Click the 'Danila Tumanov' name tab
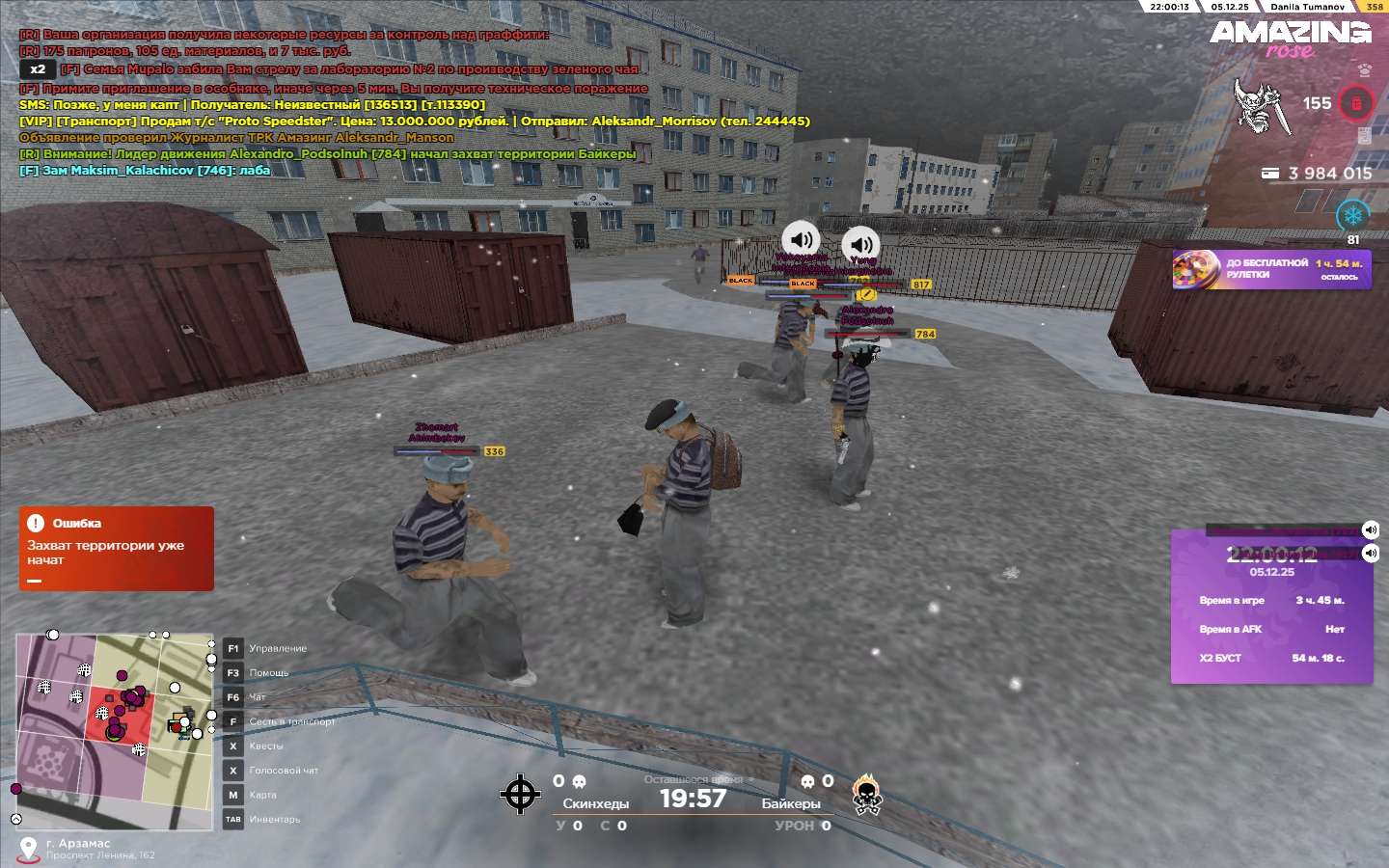The width and height of the screenshot is (1389, 868). click(1307, 7)
